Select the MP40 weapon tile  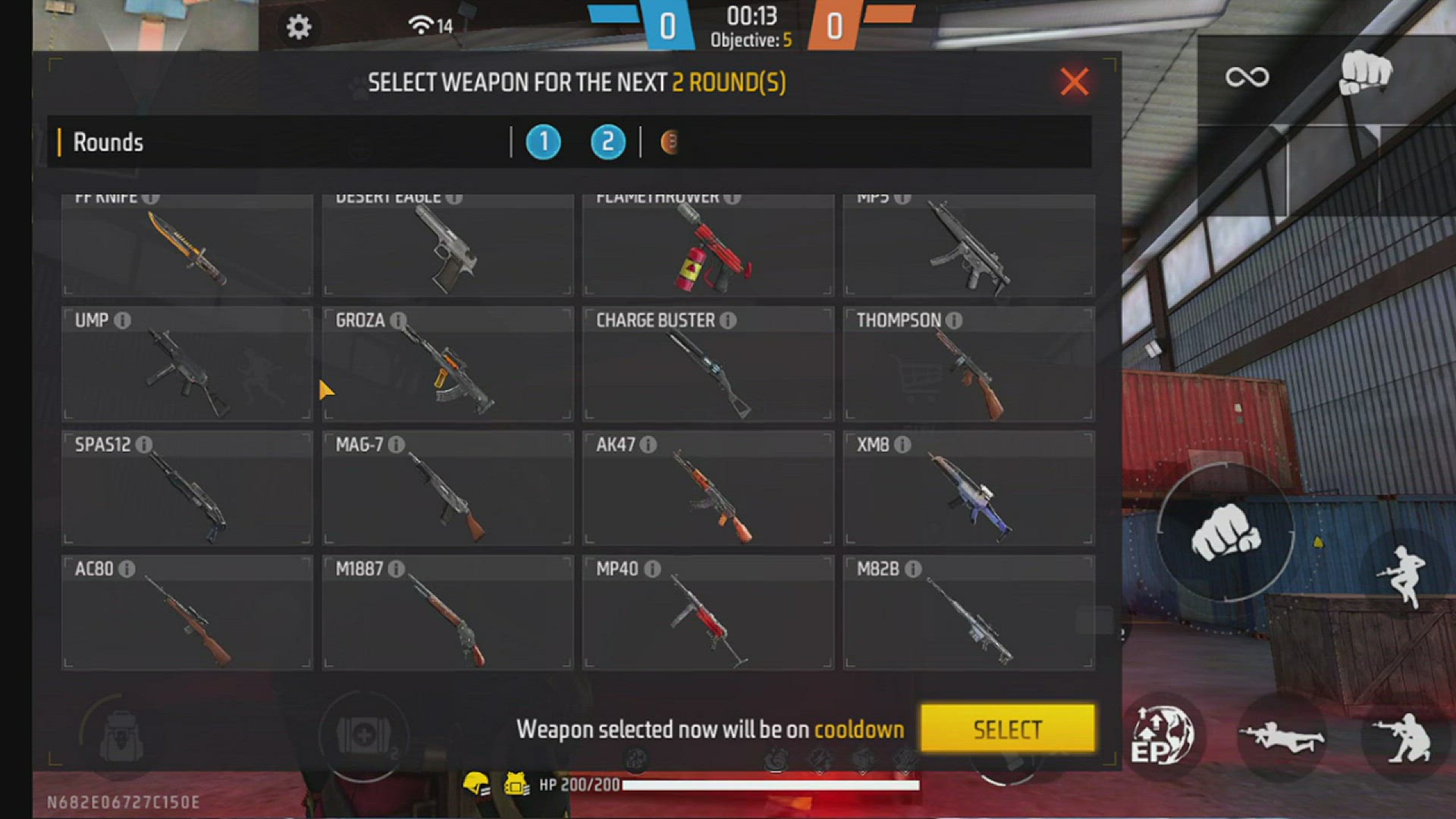tap(708, 613)
